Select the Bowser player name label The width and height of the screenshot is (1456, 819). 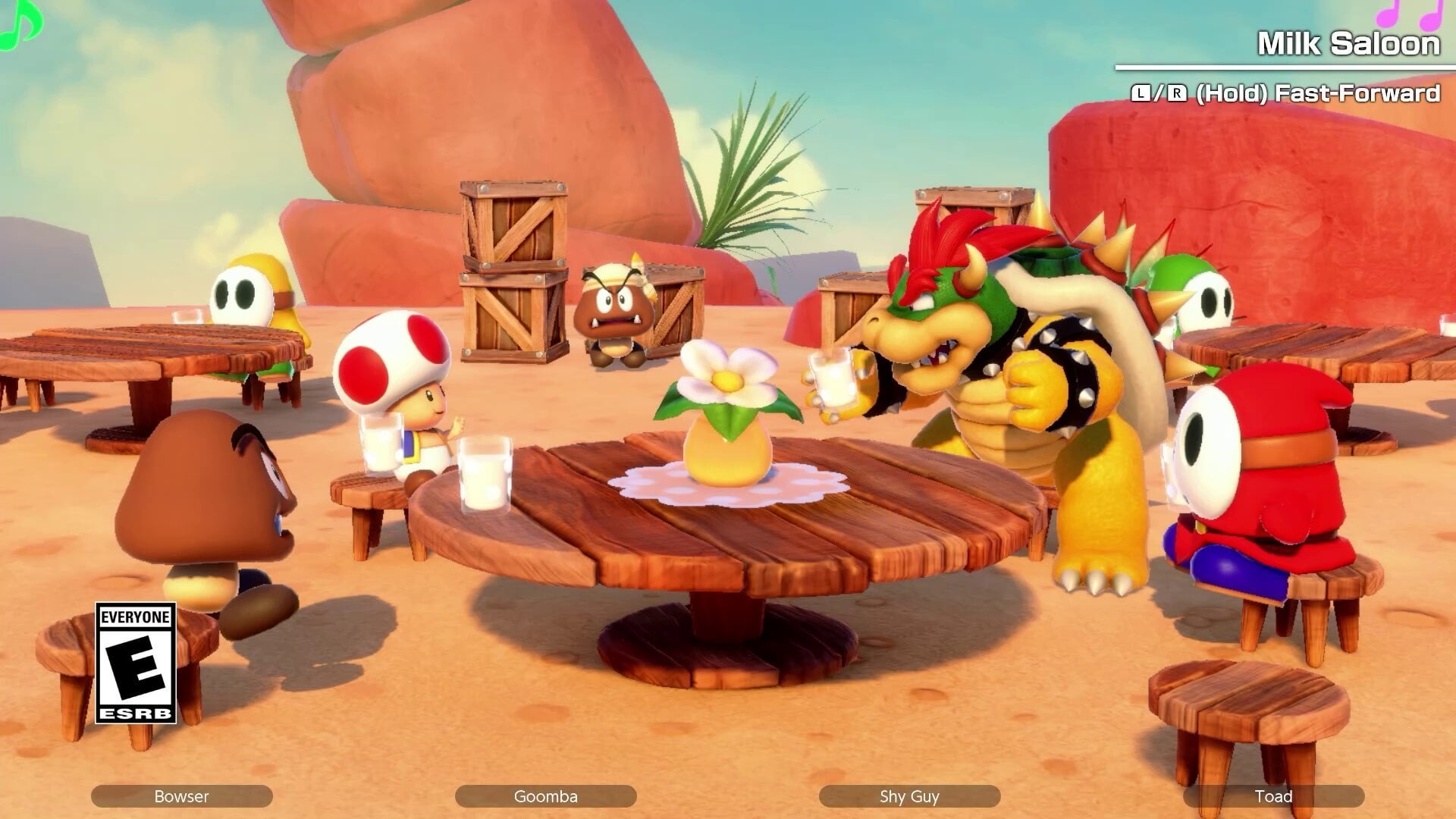[181, 796]
